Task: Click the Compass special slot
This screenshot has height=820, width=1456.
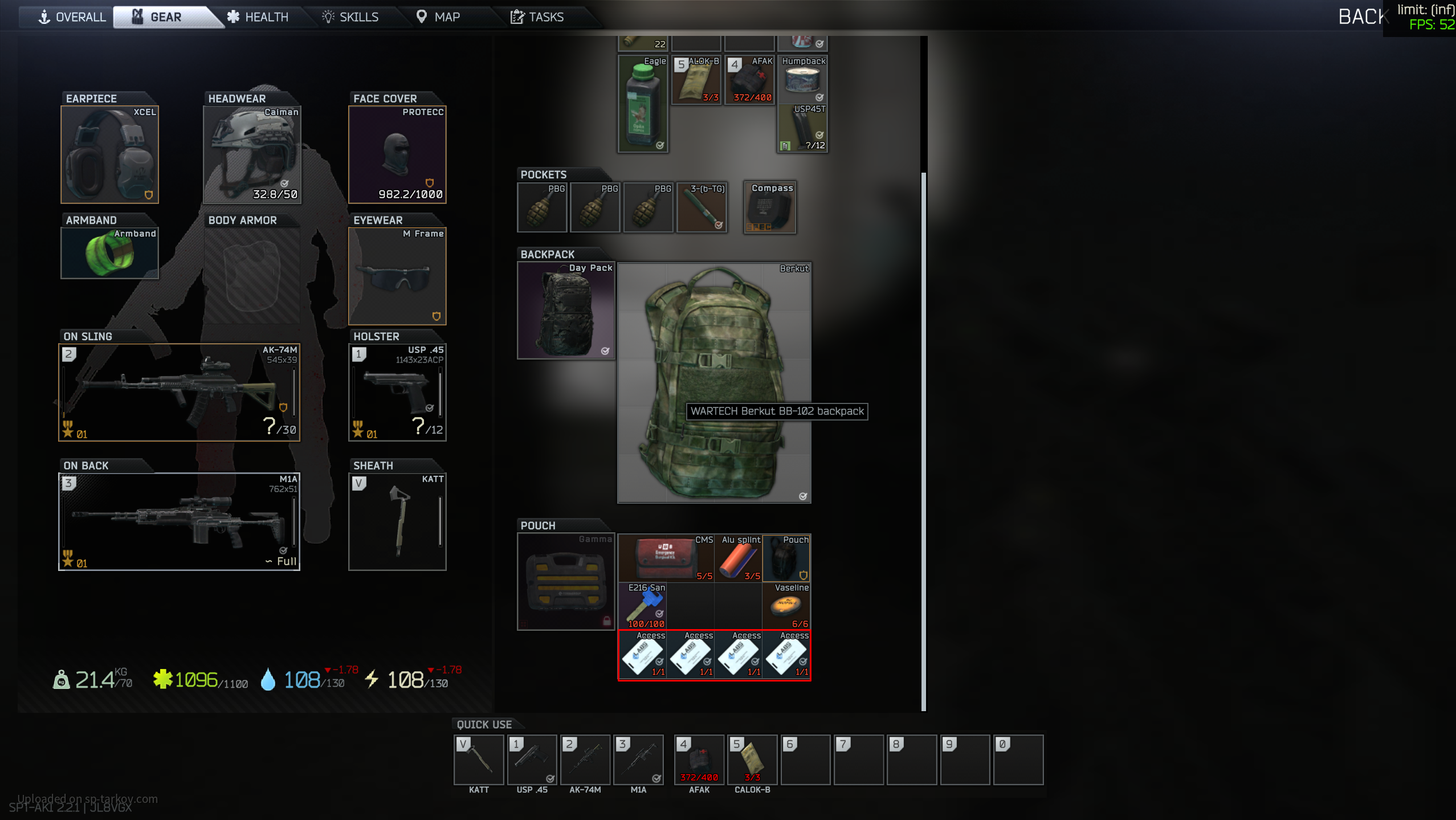Action: point(770,207)
